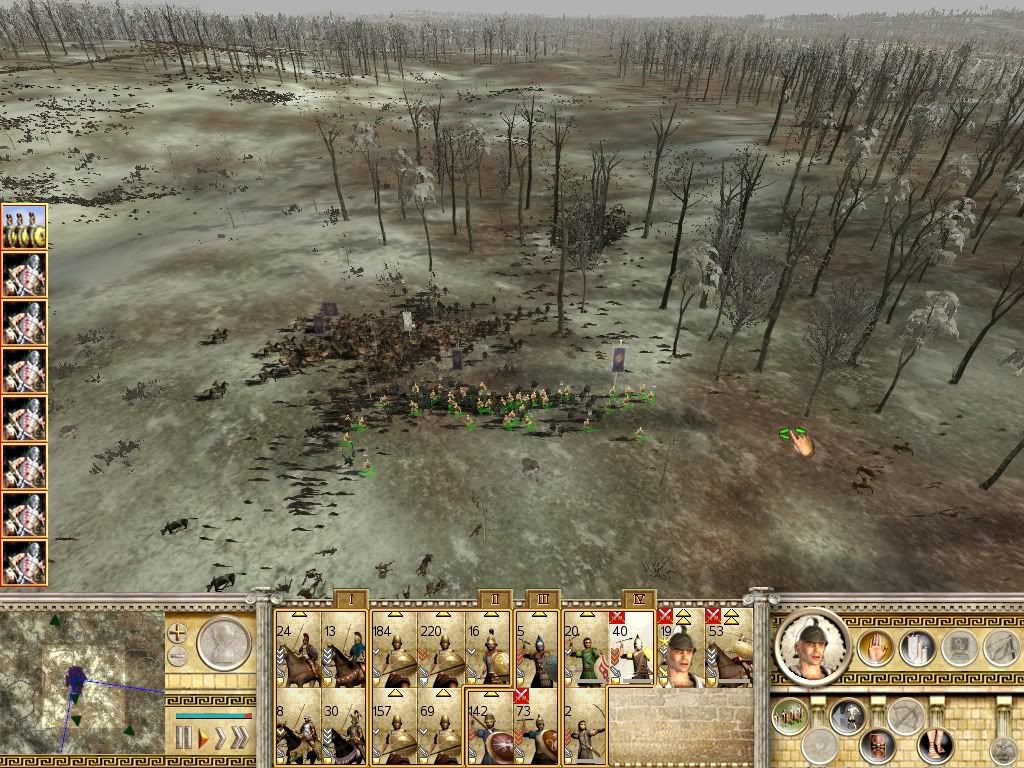This screenshot has width=1024, height=768.
Task: Set battle speed to triple fast-forward
Action: coord(238,739)
